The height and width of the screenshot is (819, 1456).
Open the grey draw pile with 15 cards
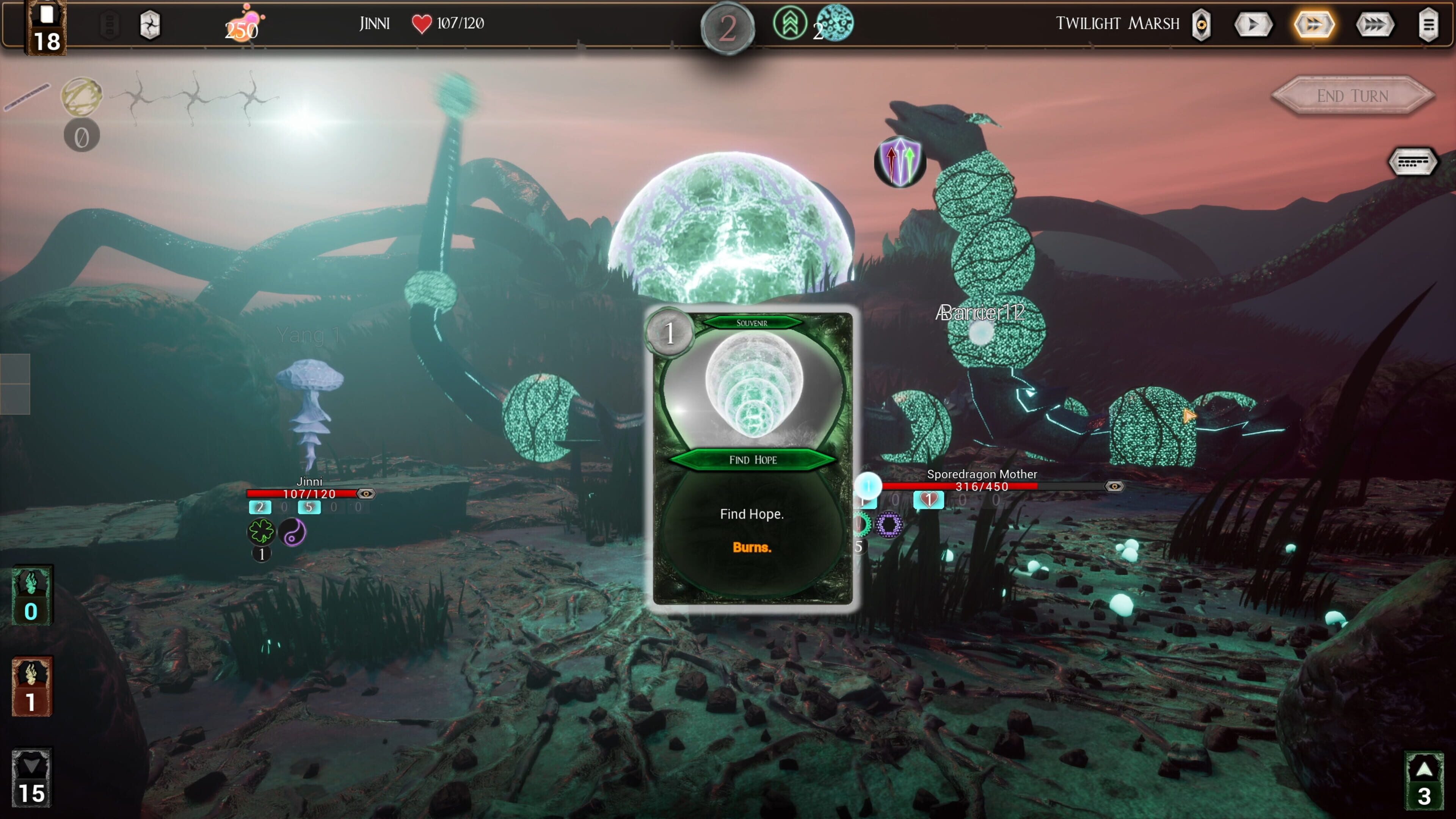pyautogui.click(x=31, y=778)
